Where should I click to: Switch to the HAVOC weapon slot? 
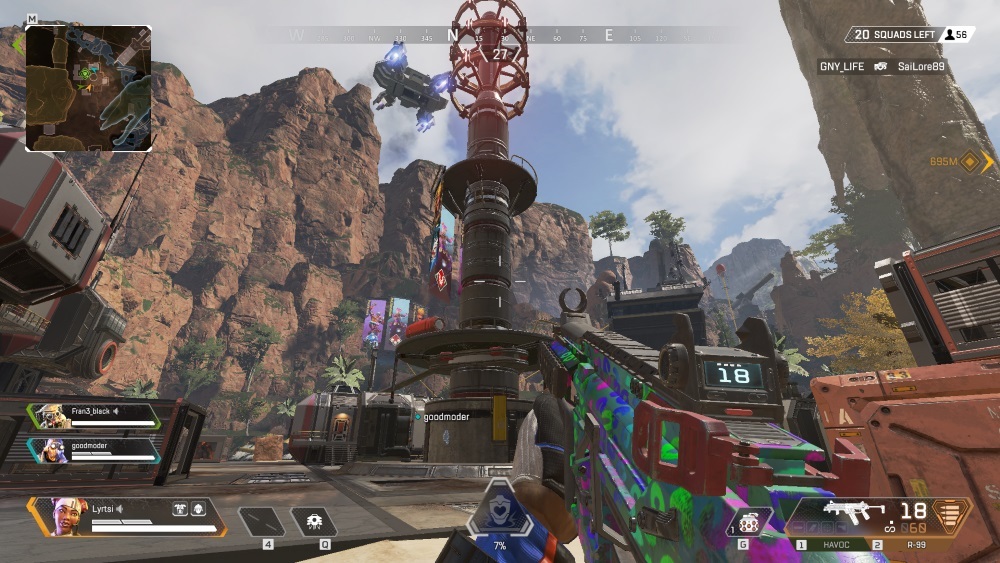(x=834, y=545)
